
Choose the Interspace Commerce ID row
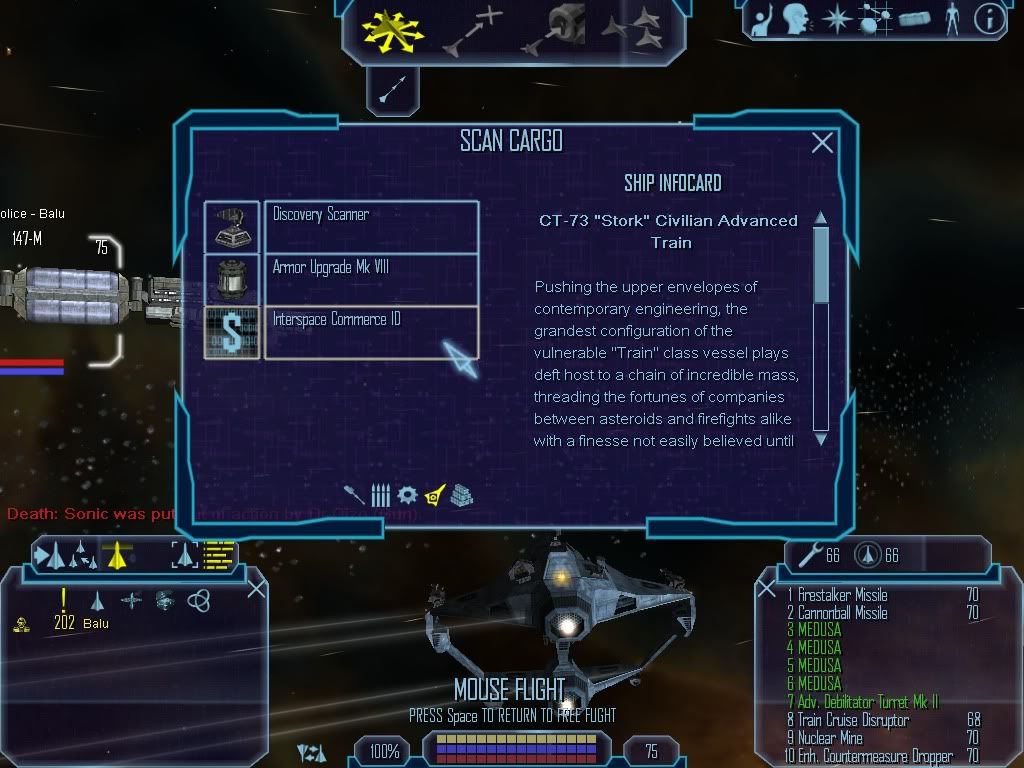(370, 332)
